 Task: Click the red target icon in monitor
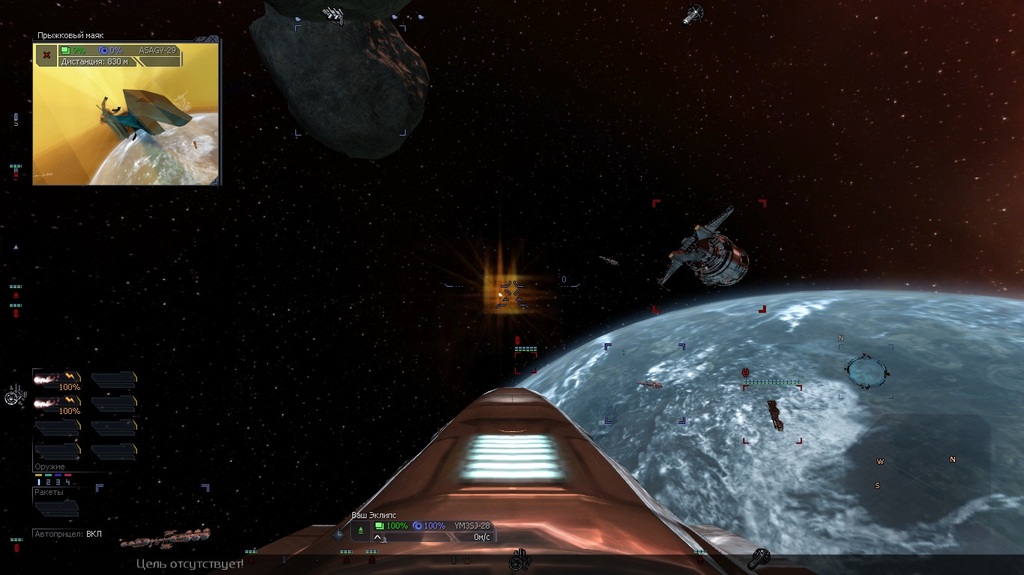[x=46, y=55]
